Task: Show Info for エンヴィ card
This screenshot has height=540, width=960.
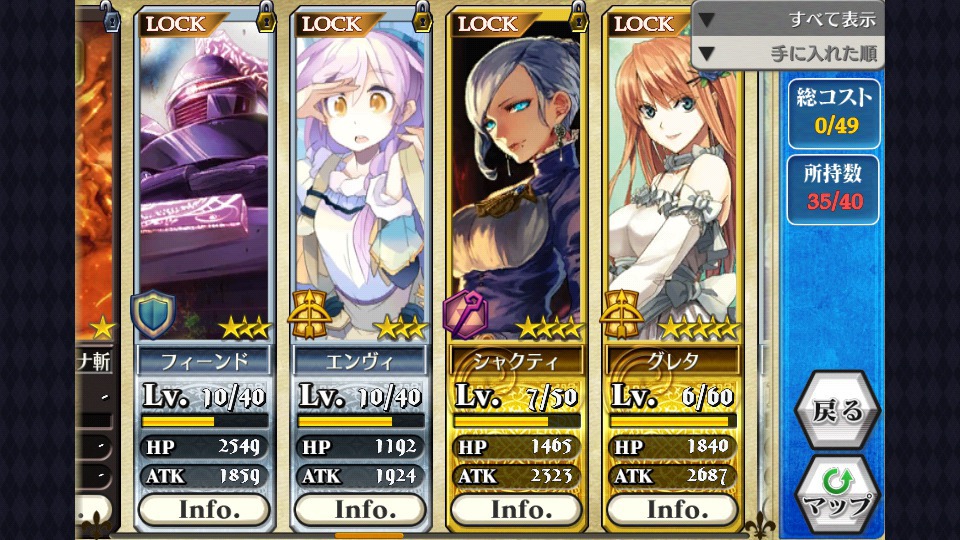Action: tap(360, 509)
